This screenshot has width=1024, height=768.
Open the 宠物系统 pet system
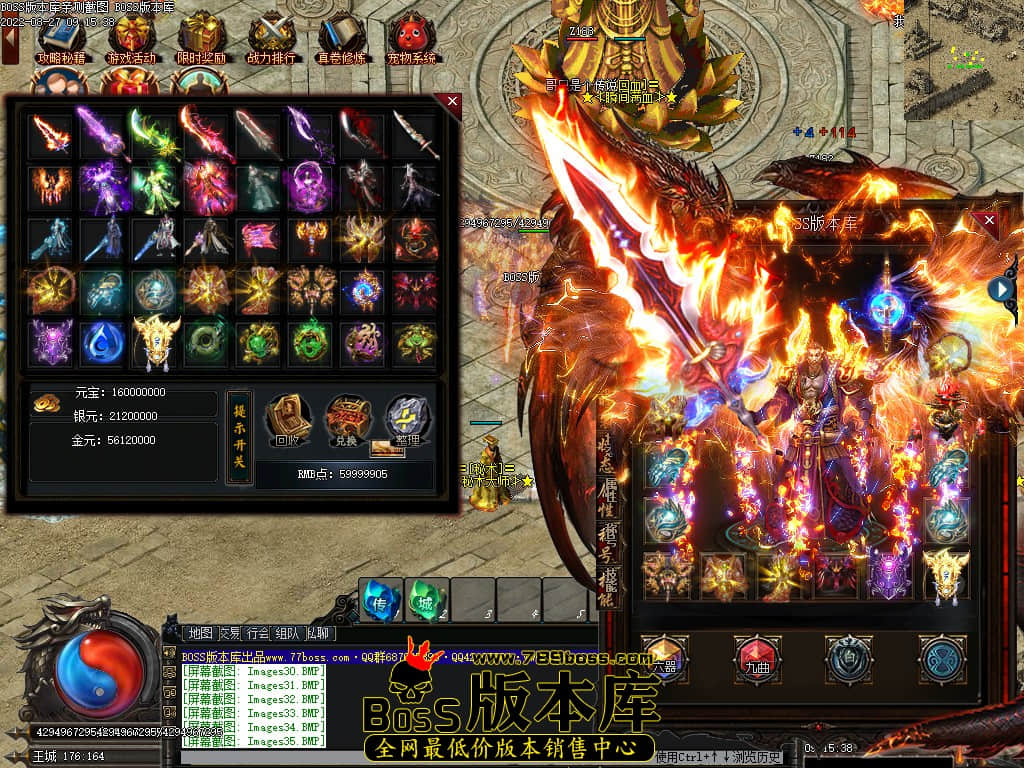(x=411, y=38)
